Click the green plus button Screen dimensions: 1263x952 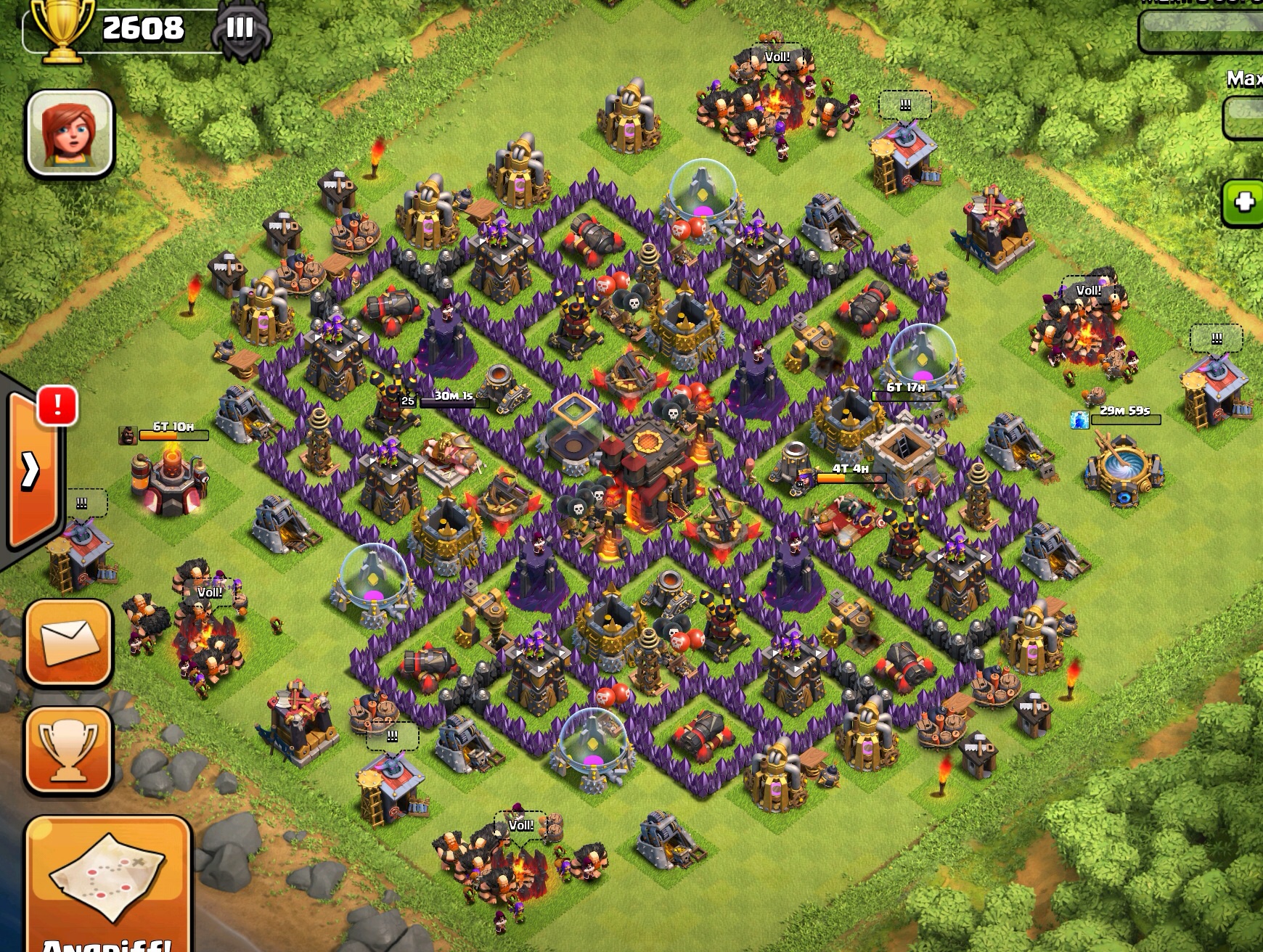coord(1244,202)
